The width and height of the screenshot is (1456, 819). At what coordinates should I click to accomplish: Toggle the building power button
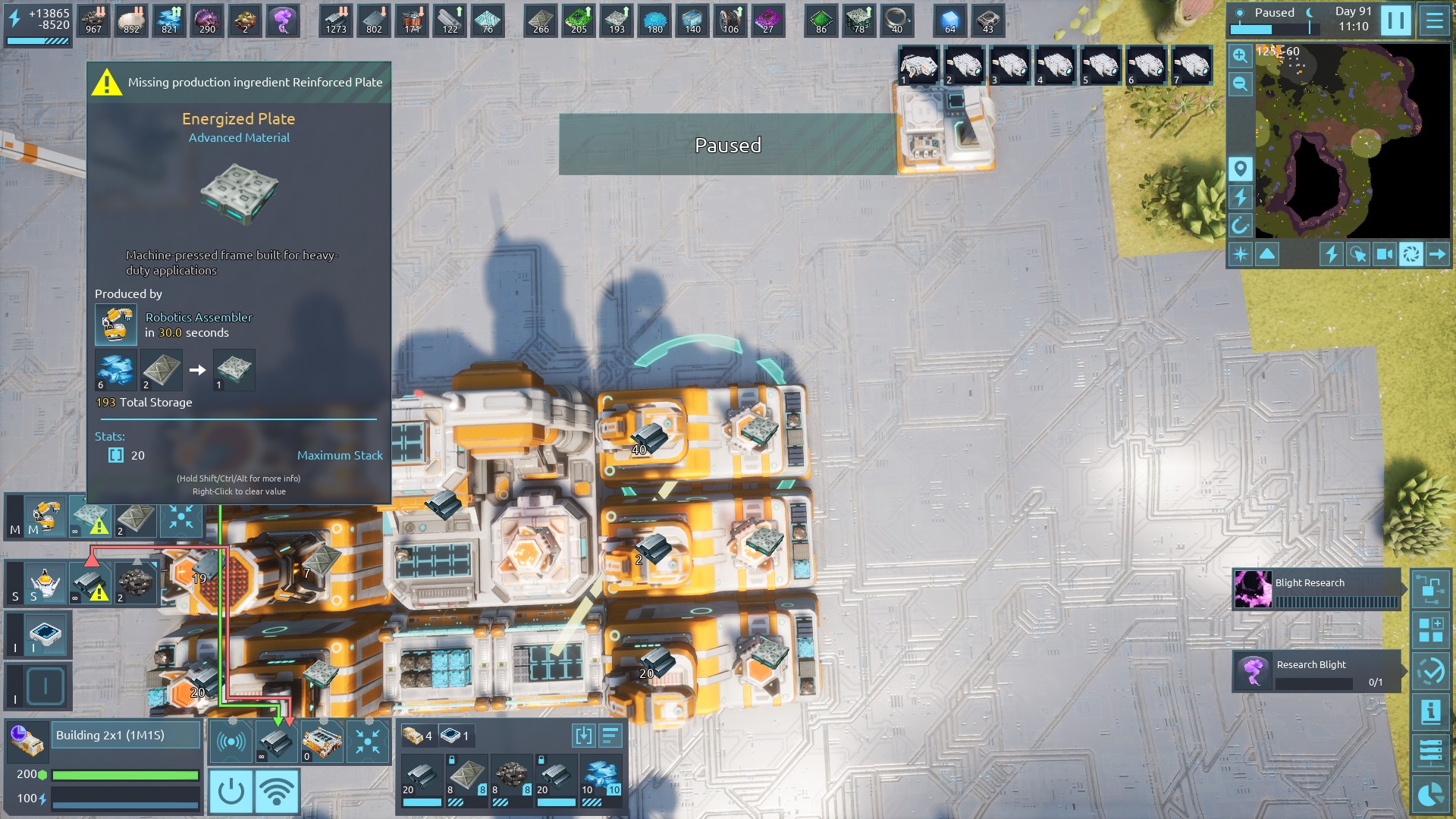pos(231,791)
